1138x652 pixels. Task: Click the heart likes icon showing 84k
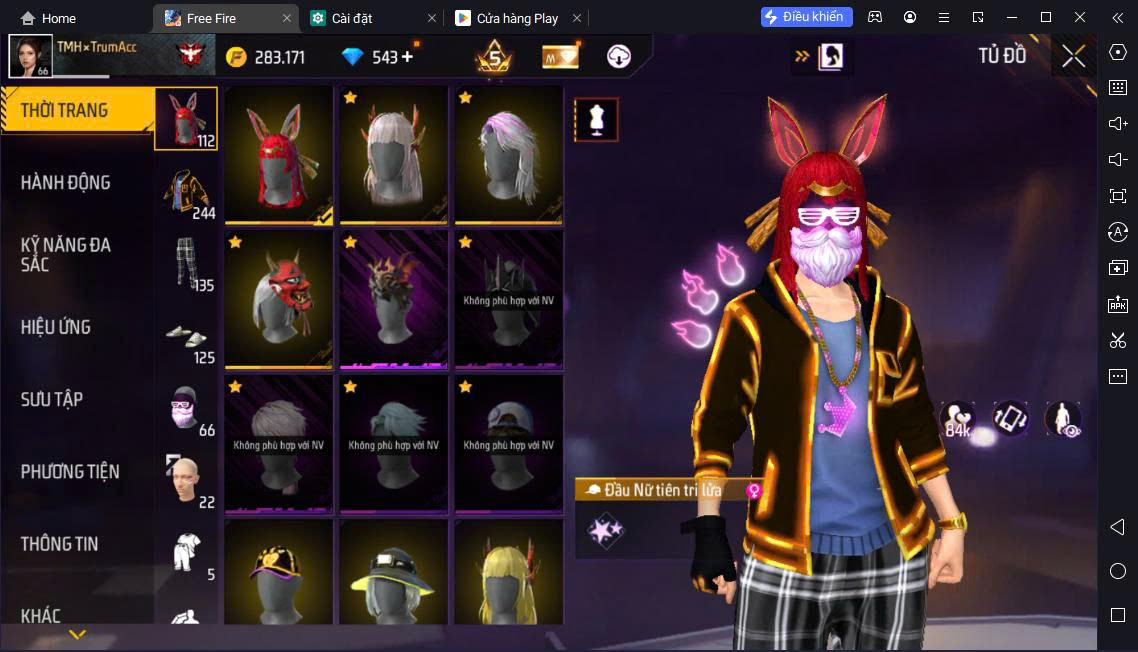(958, 420)
